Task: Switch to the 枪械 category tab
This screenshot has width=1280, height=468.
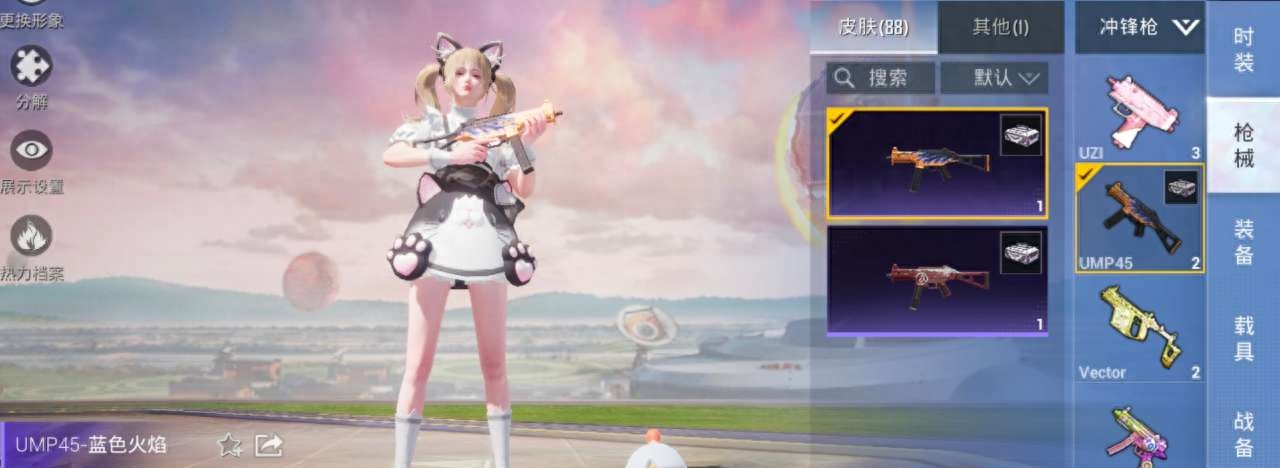Action: click(x=1243, y=145)
